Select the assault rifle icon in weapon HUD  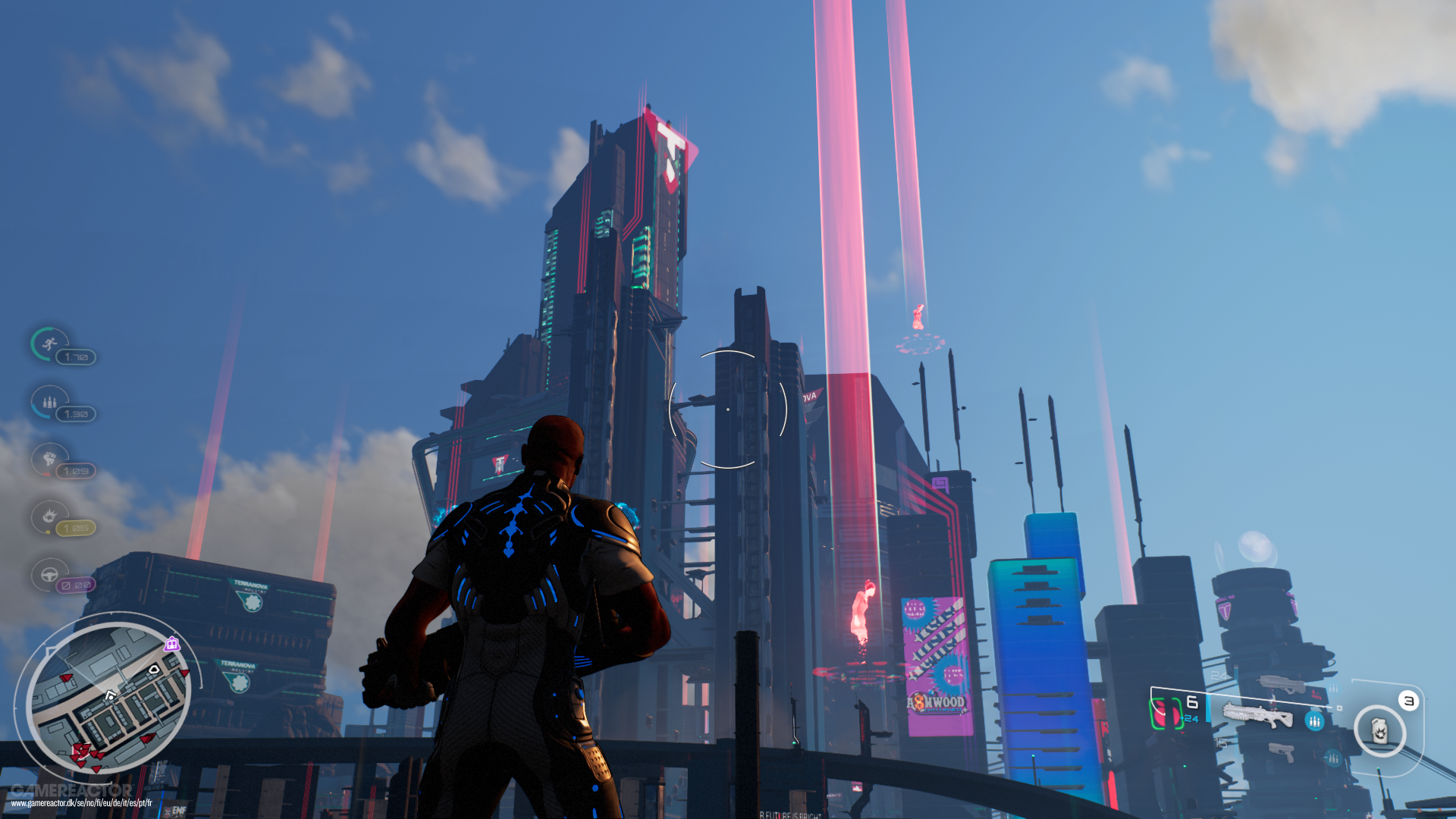(1282, 685)
